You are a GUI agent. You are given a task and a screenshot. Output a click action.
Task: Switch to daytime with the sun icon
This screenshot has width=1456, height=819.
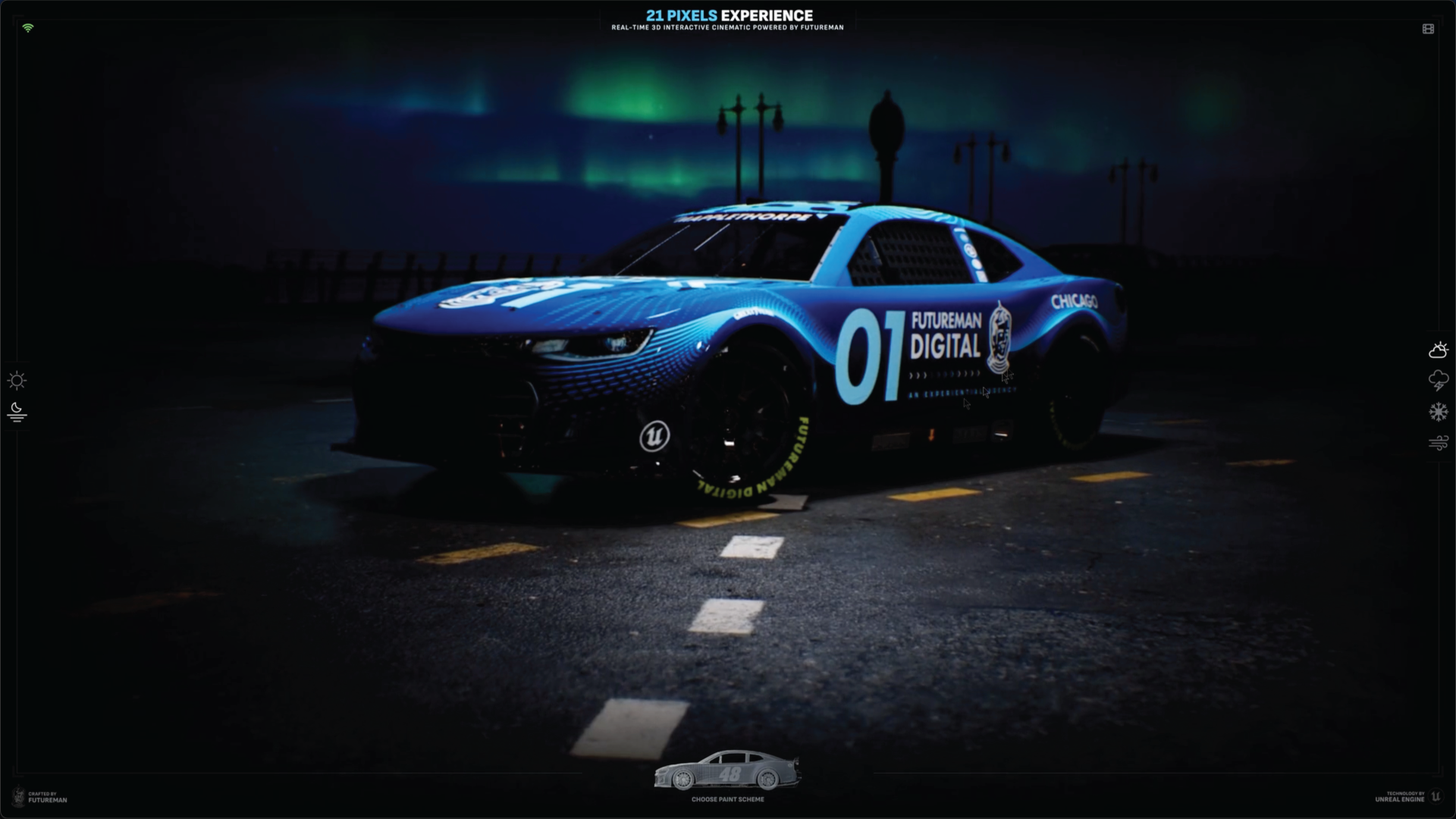tap(17, 381)
